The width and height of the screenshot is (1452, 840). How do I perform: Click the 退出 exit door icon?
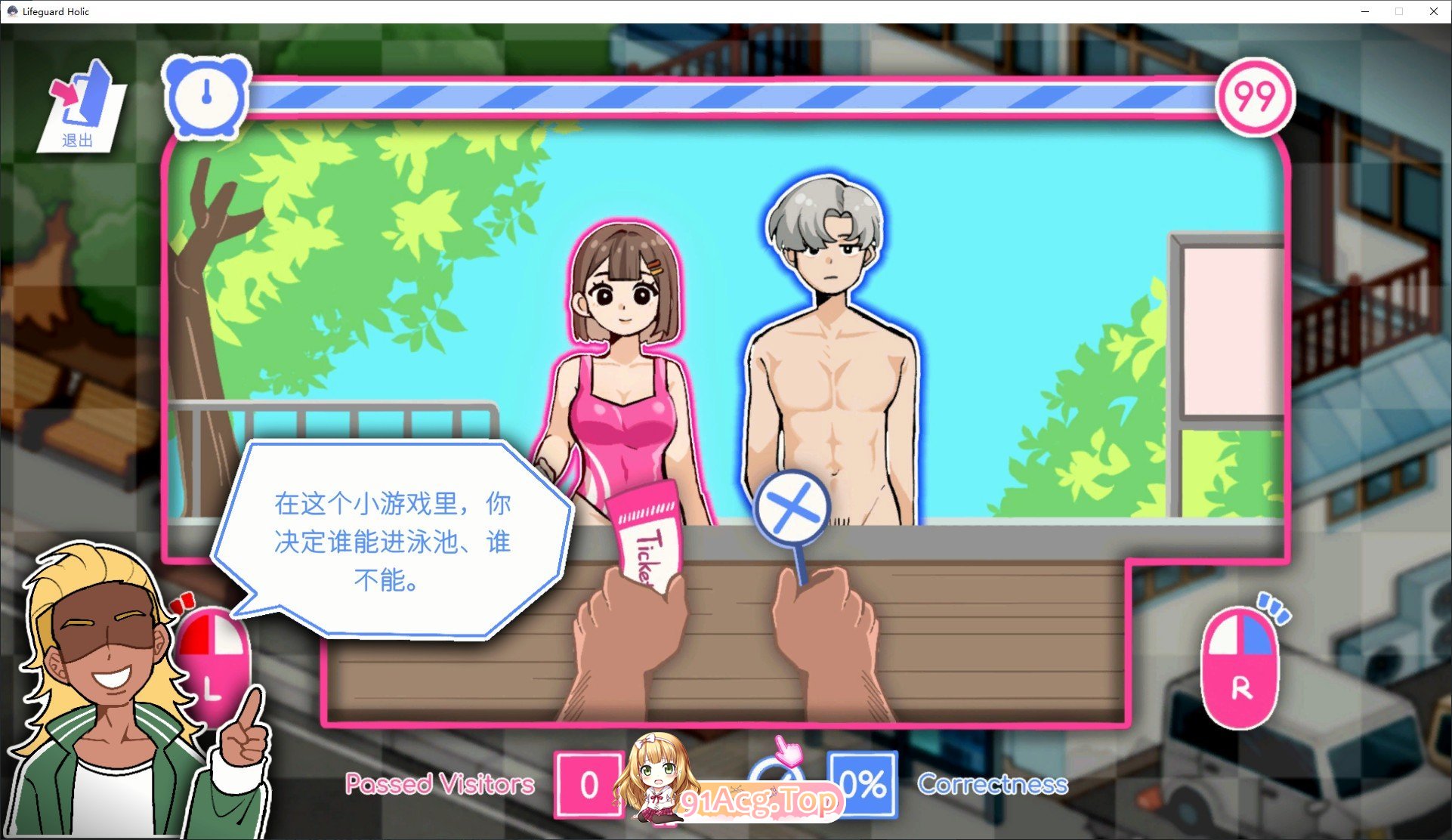pos(79,106)
